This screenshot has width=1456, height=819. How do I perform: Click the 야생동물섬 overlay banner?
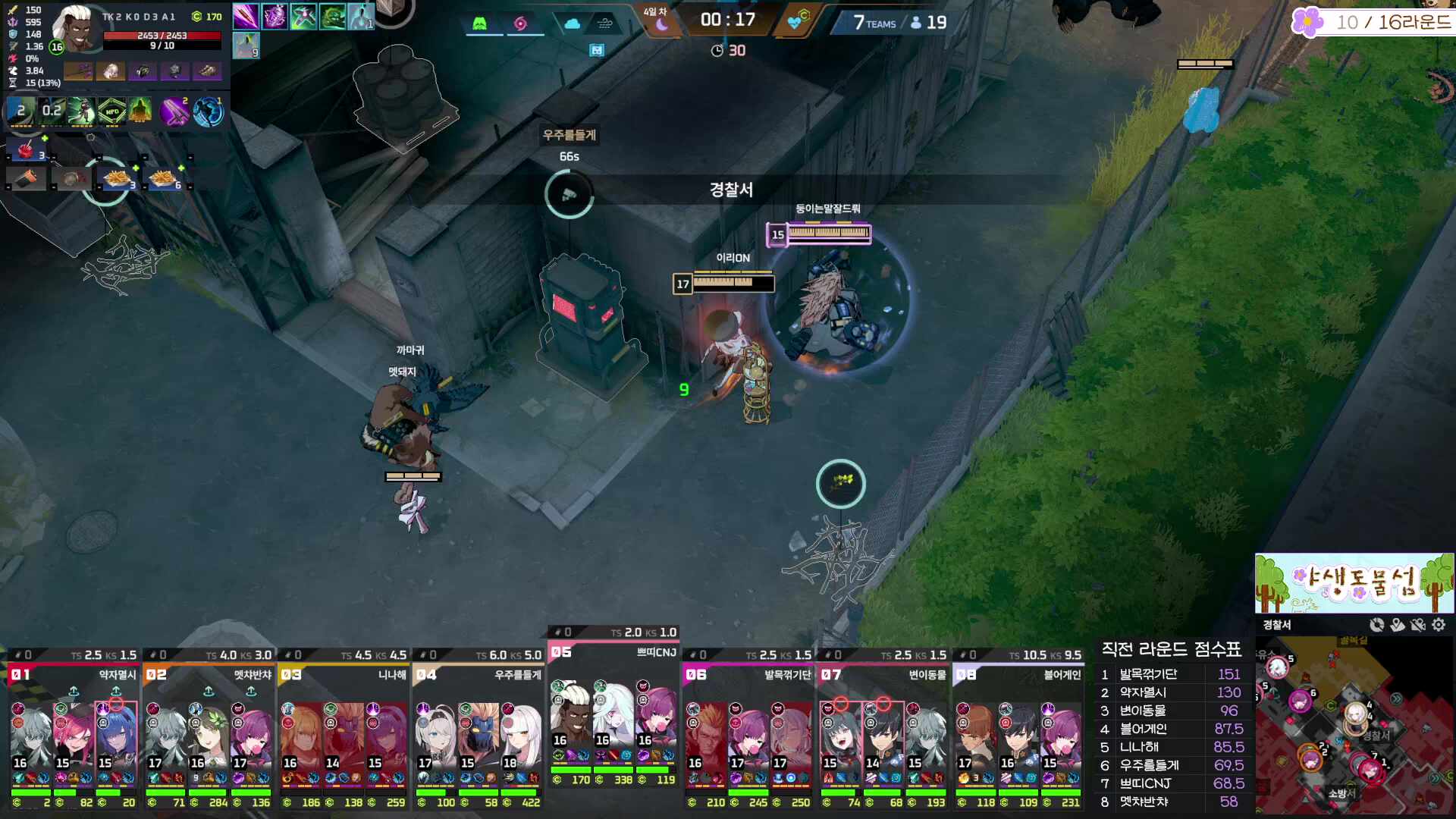[x=1354, y=582]
